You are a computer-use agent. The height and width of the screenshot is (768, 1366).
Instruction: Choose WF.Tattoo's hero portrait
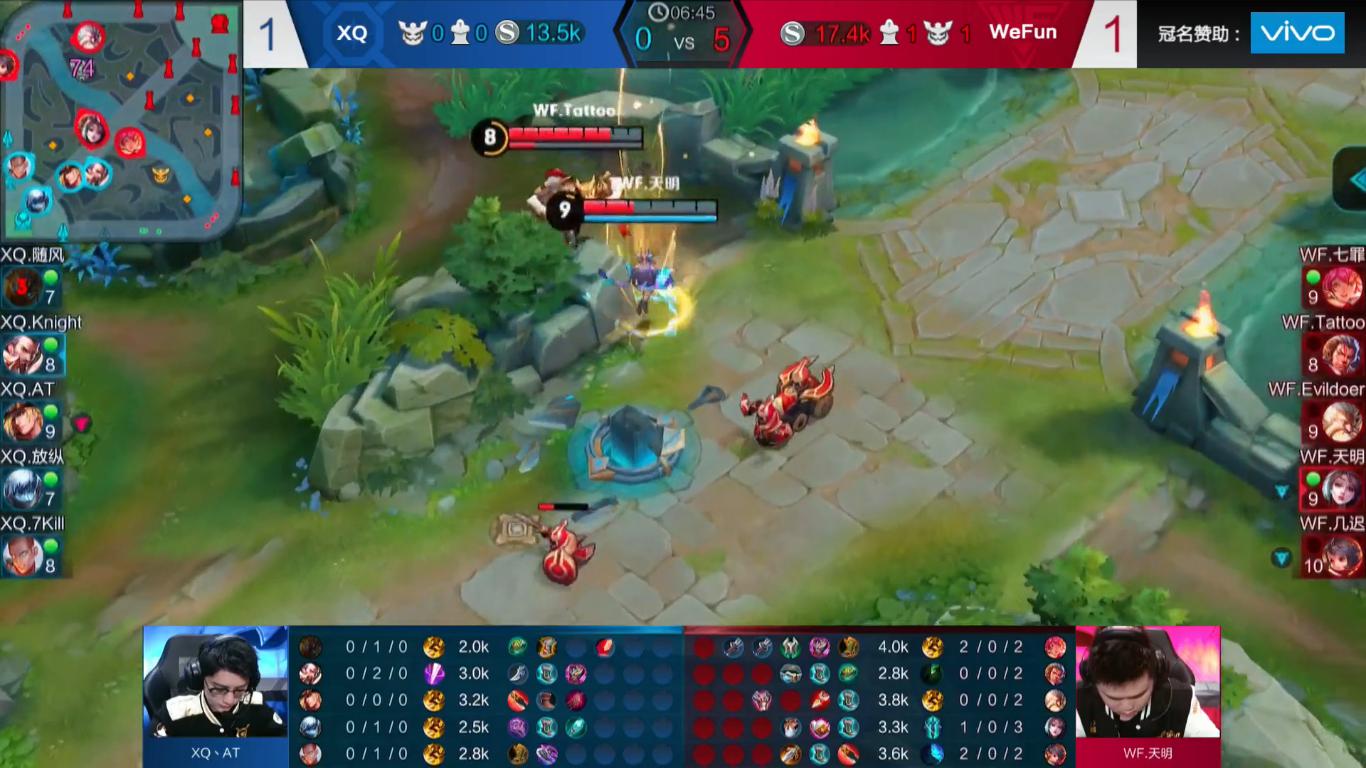1342,355
